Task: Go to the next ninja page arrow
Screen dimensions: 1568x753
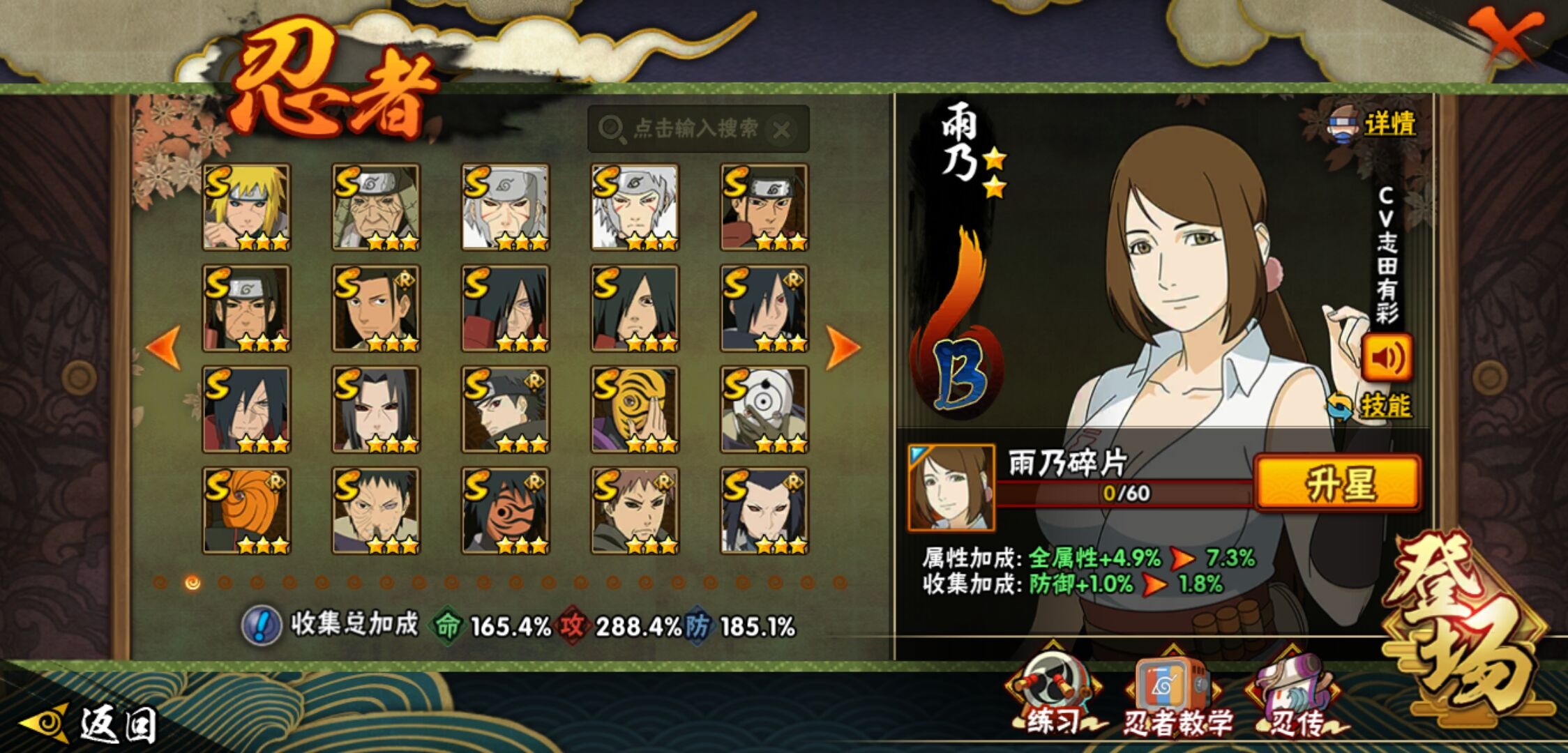Action: click(842, 347)
